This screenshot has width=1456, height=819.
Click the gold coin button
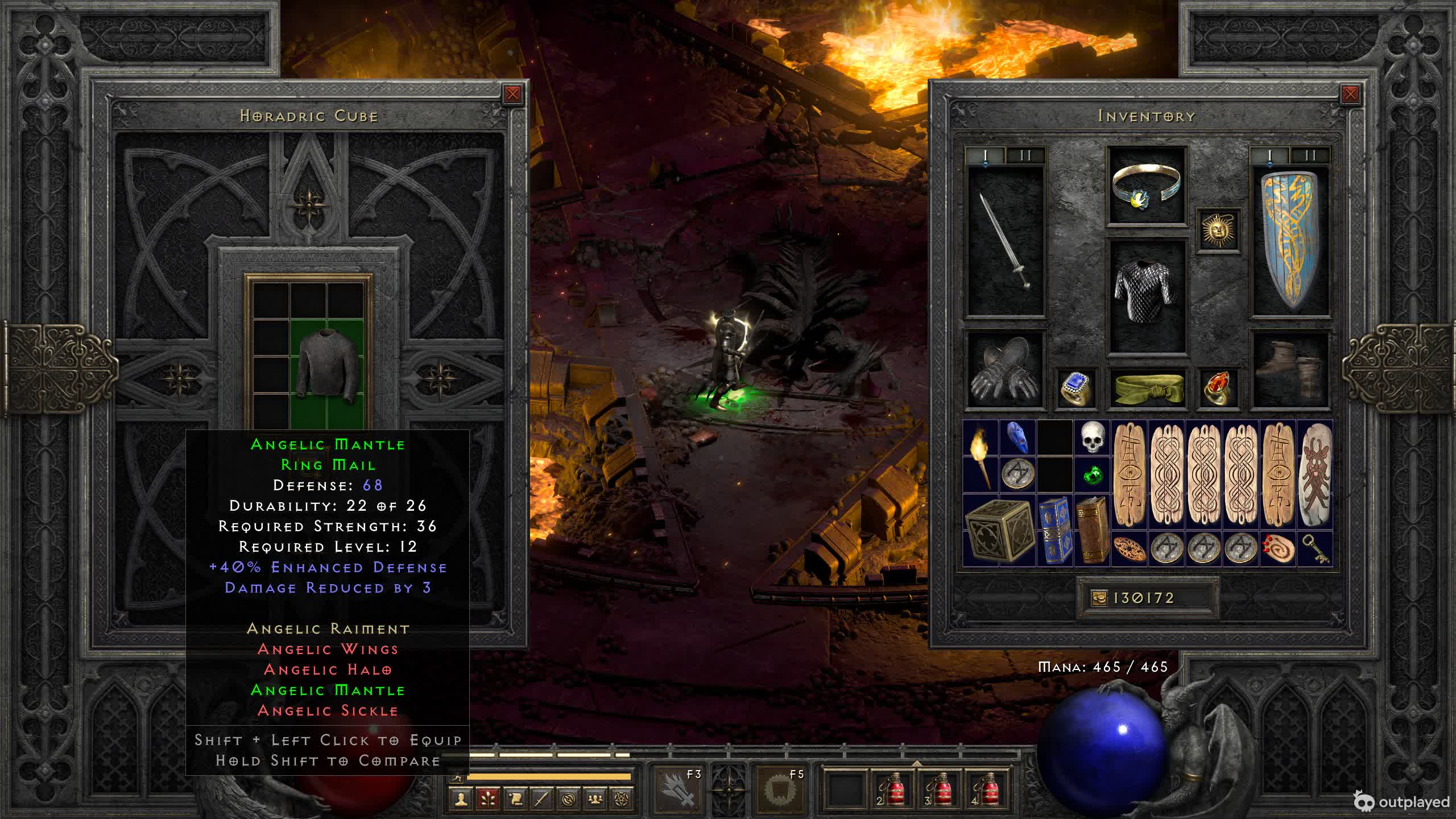1099,598
